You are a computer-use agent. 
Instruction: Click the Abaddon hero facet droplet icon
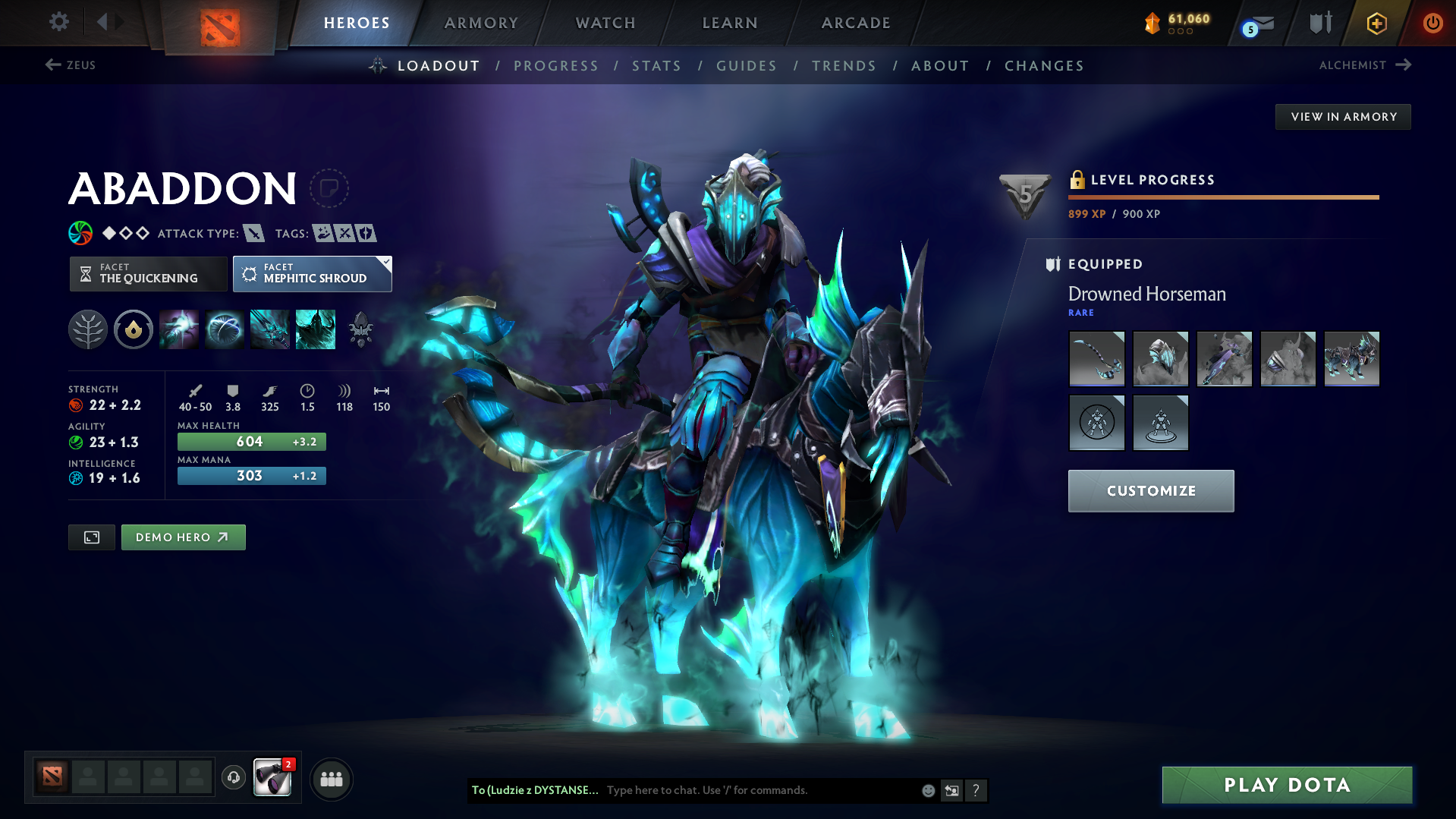134,329
